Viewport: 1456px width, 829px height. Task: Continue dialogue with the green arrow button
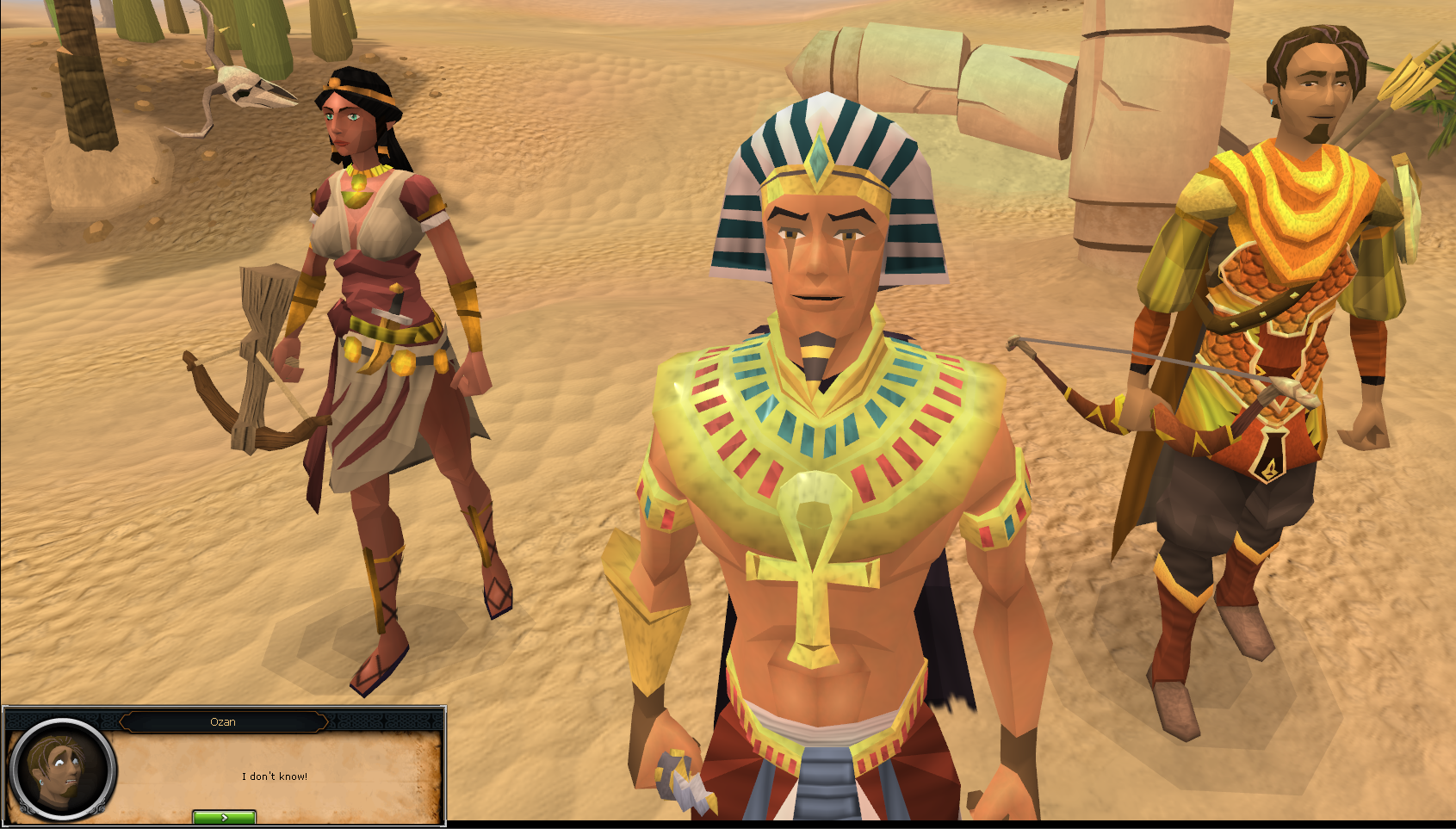tap(224, 817)
